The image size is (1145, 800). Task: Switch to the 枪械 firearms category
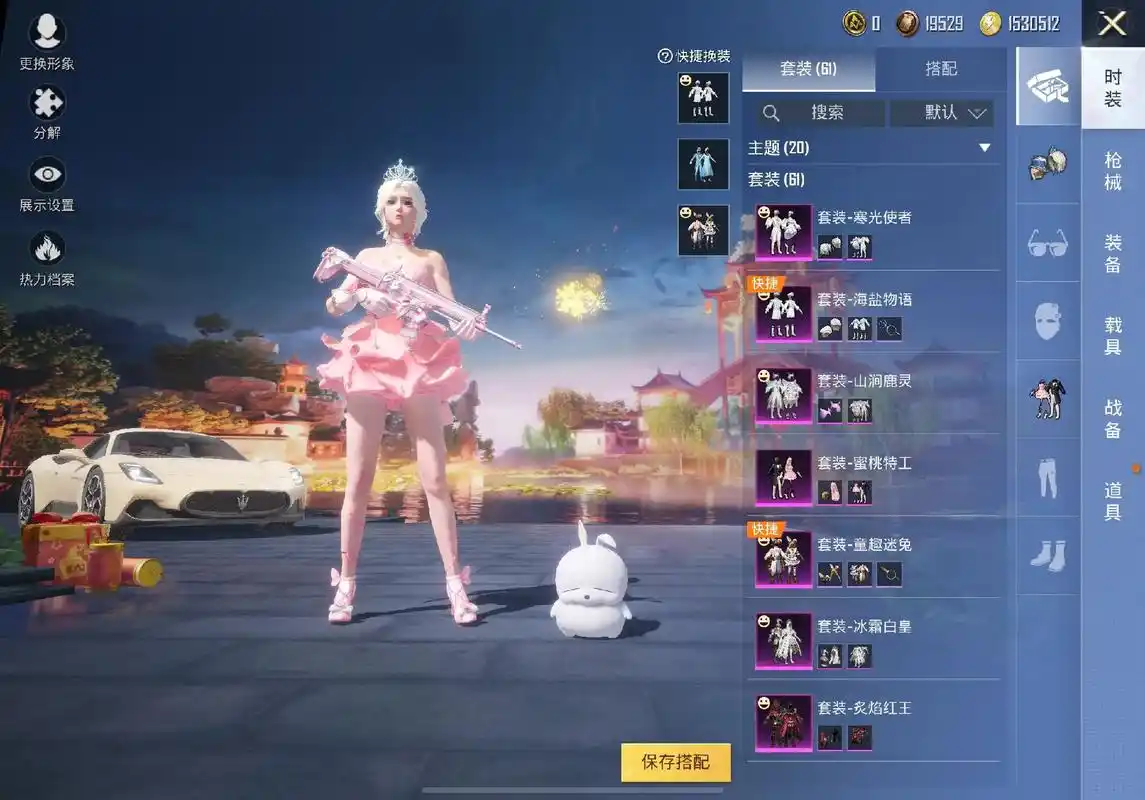(1112, 171)
